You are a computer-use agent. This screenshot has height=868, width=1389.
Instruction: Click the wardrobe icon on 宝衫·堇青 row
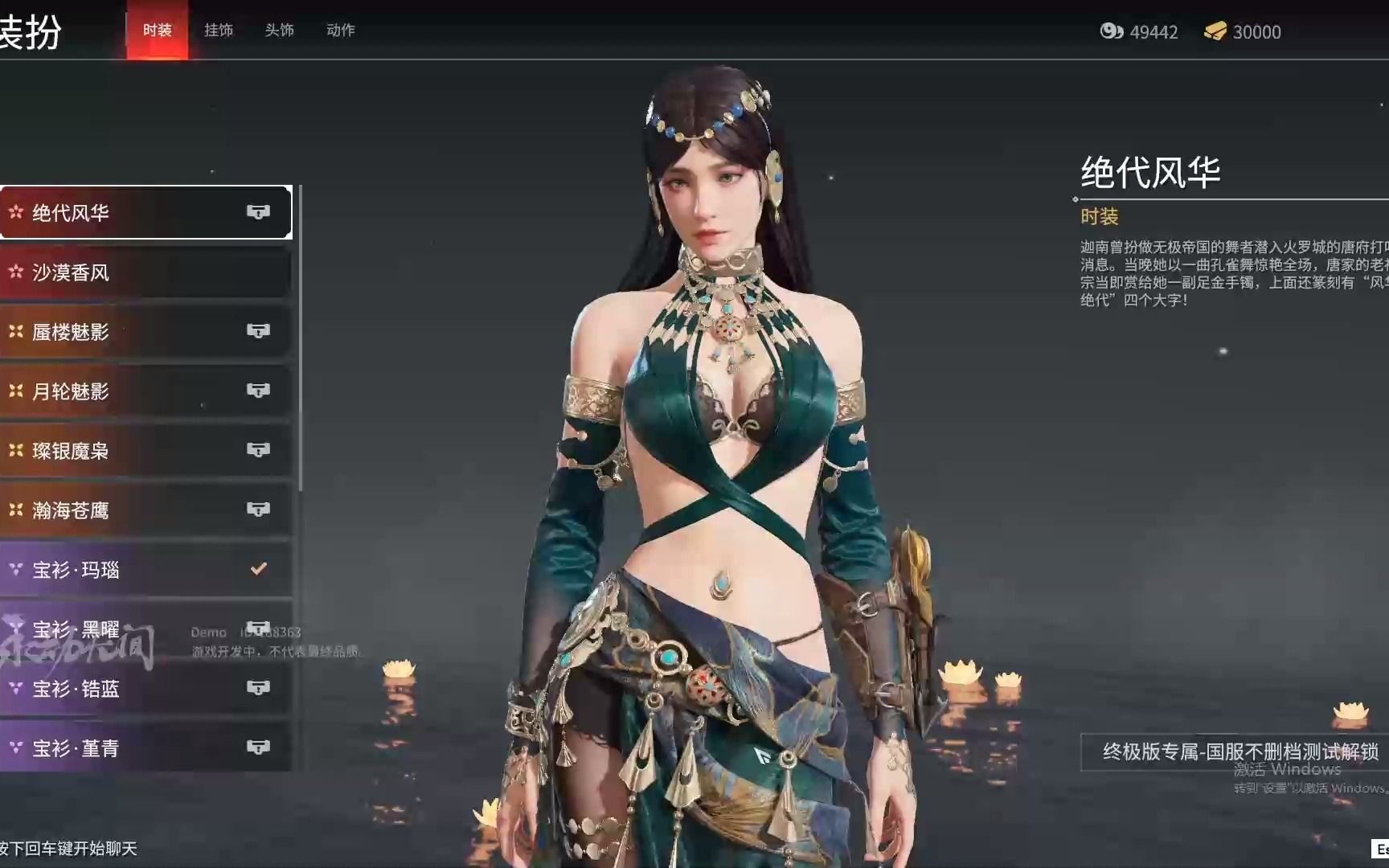point(258,747)
